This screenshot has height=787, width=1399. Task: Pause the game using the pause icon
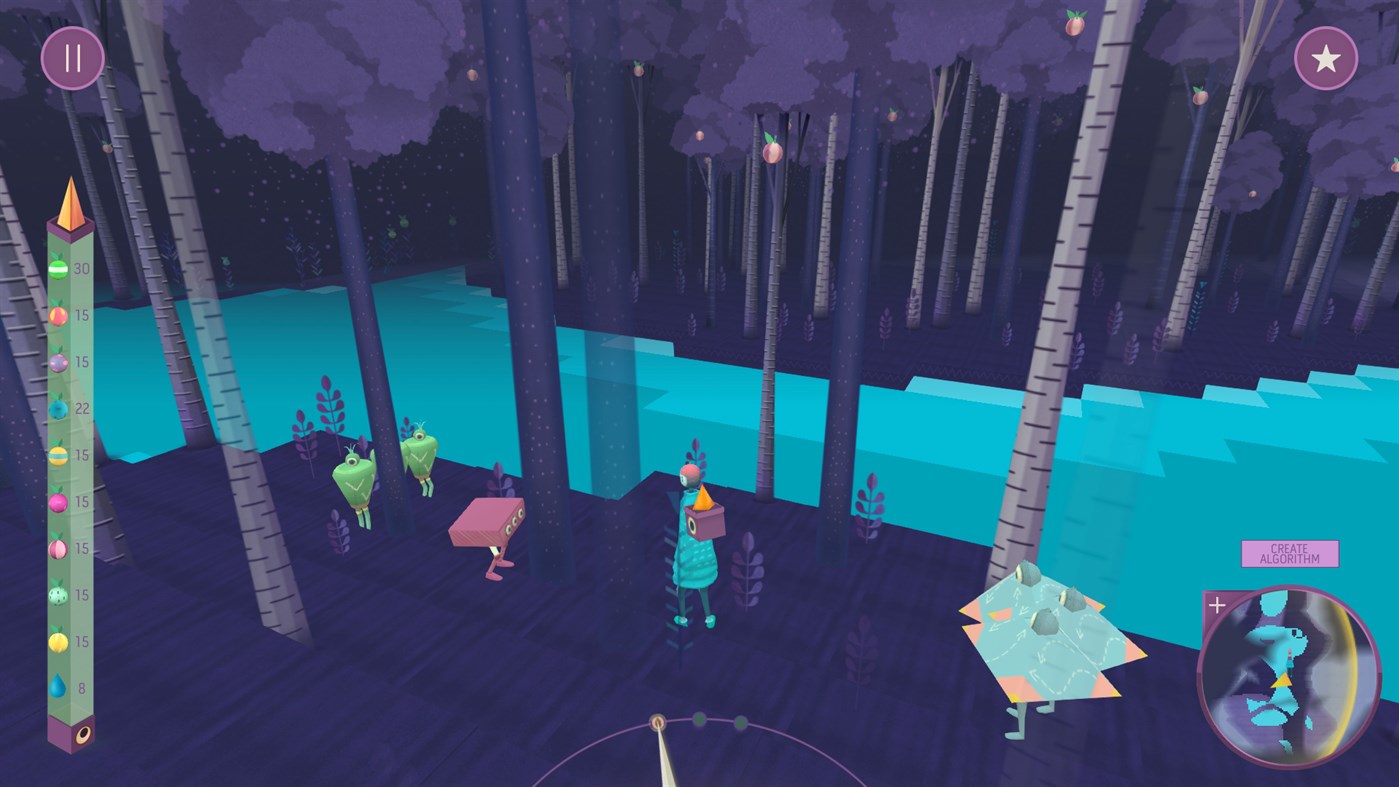click(x=71, y=58)
